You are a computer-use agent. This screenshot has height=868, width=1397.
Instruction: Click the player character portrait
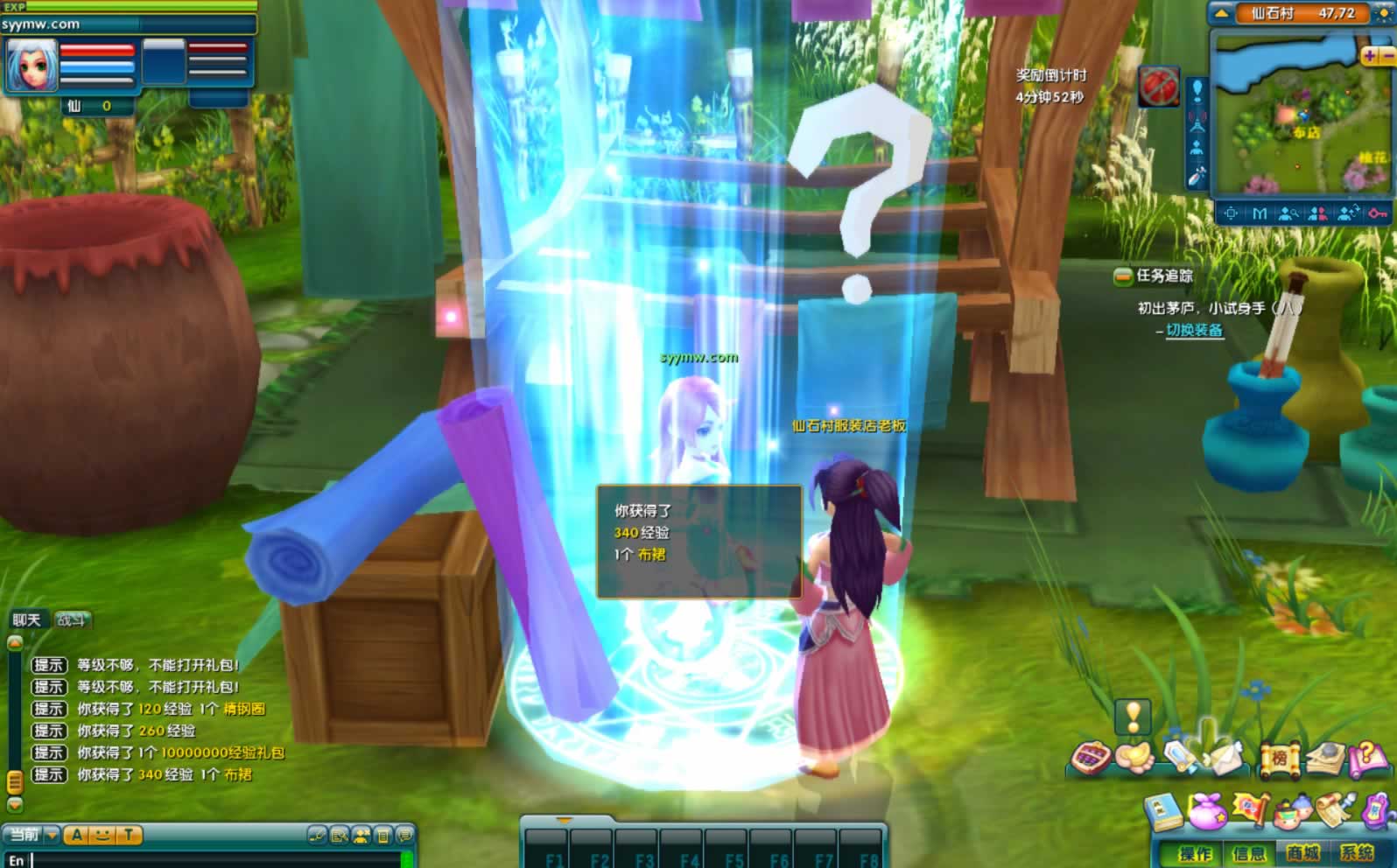pyautogui.click(x=32, y=65)
